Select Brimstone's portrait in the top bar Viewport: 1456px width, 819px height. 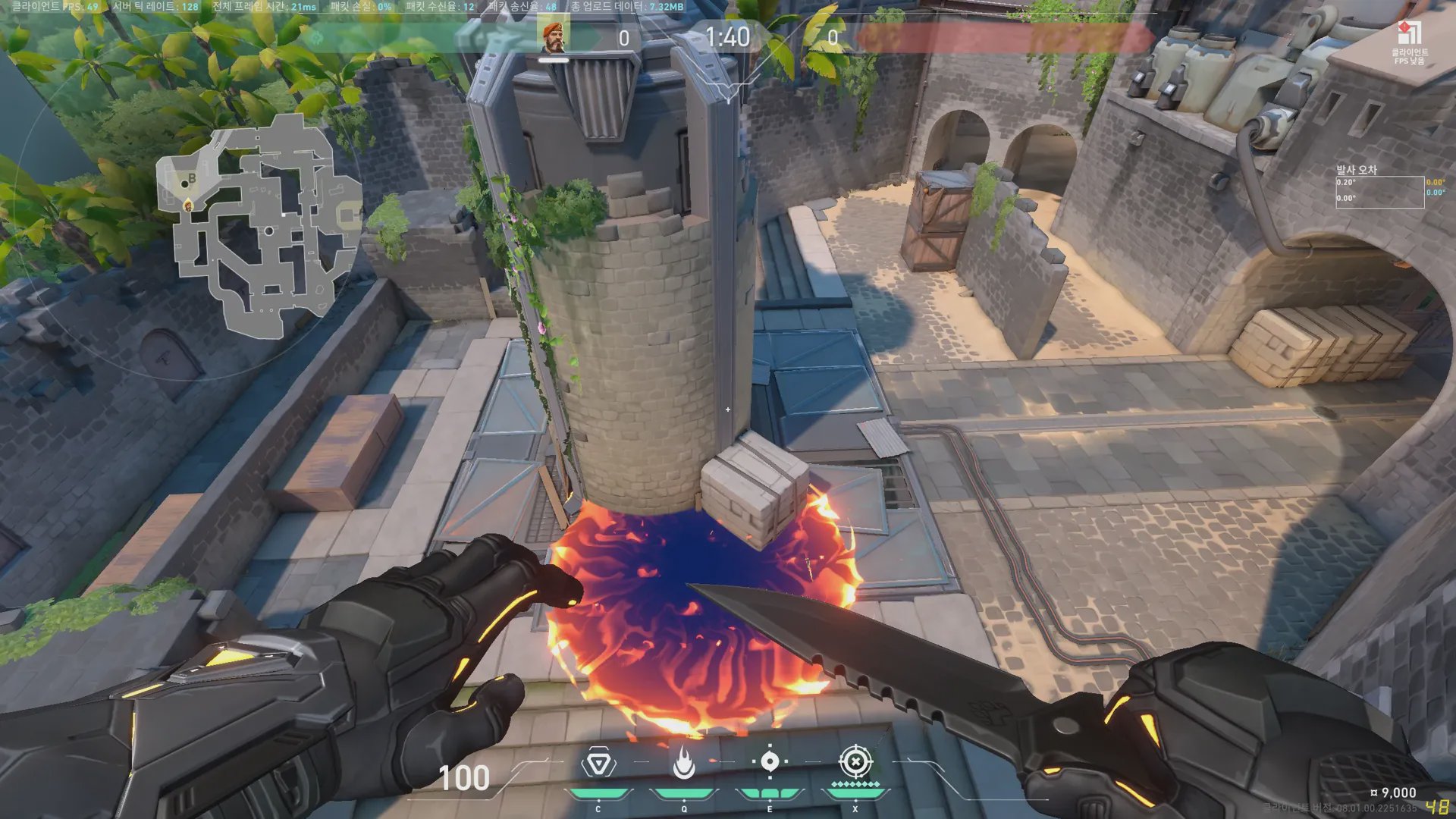pyautogui.click(x=554, y=37)
